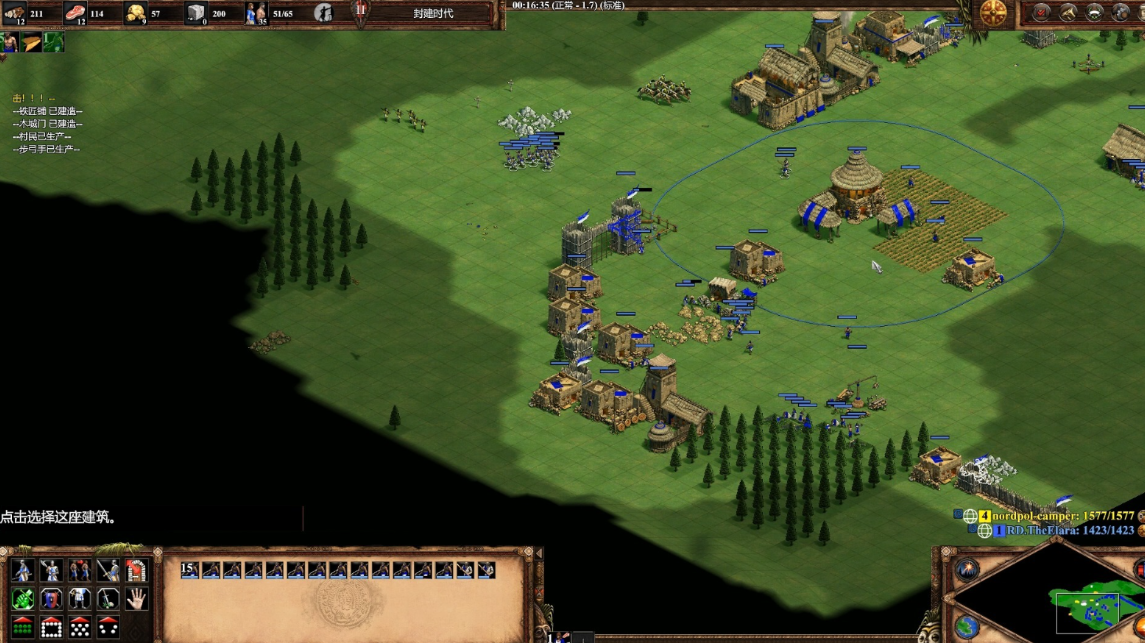
Task: Choose the green line formation
Action: click(x=22, y=627)
